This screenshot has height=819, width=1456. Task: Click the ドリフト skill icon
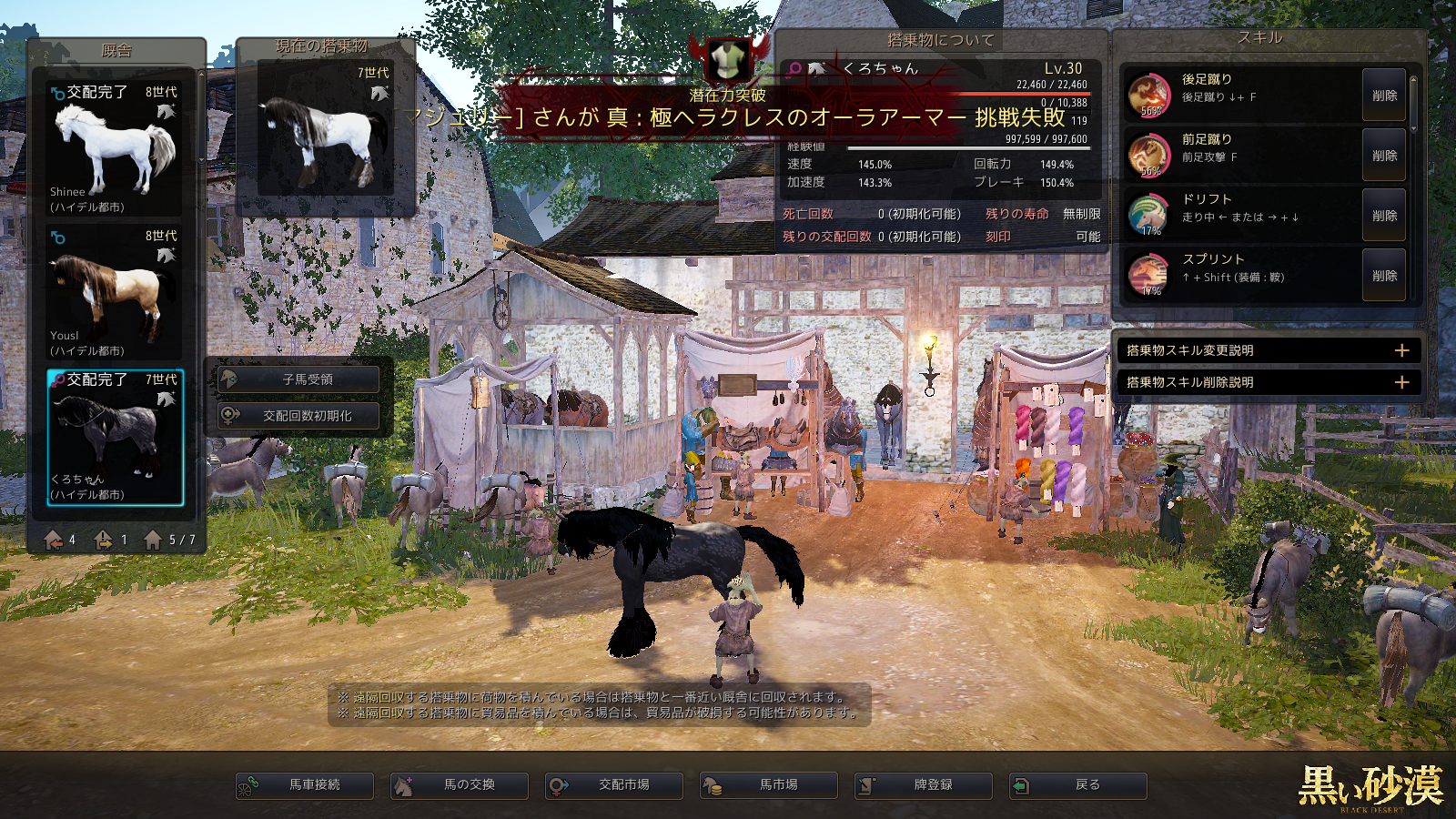tap(1148, 215)
